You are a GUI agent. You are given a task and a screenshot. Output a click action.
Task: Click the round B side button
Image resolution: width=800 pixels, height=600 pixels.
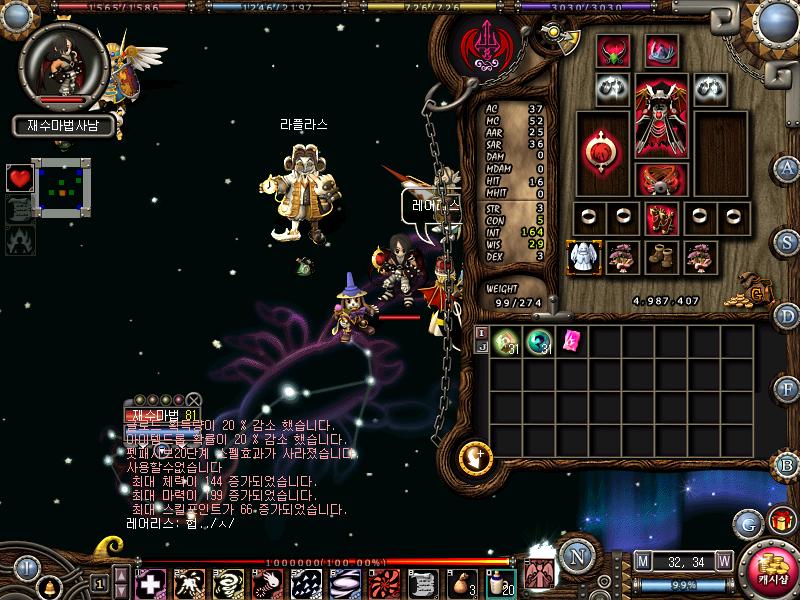pos(788,464)
